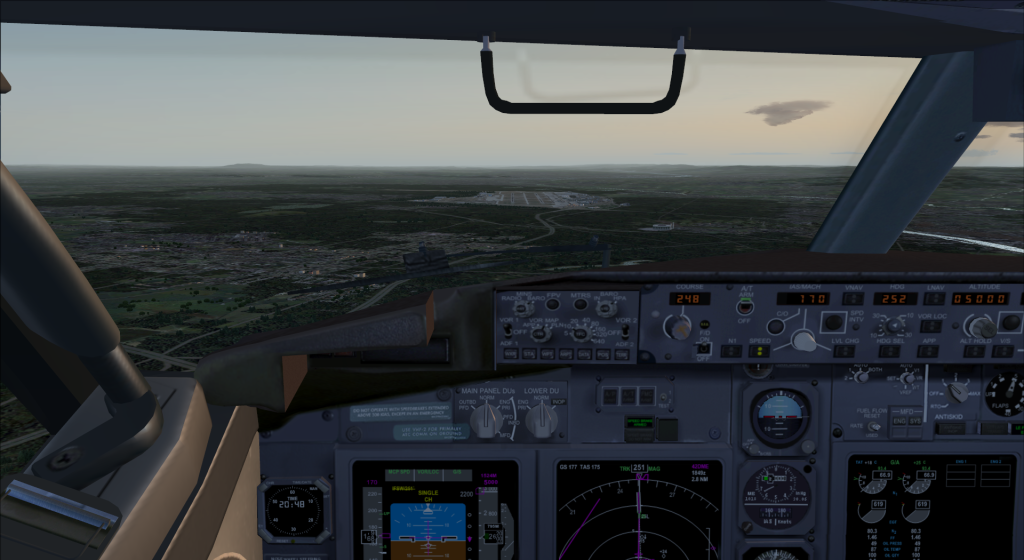Engage the N1 mode button
The width and height of the screenshot is (1024, 560).
point(731,351)
